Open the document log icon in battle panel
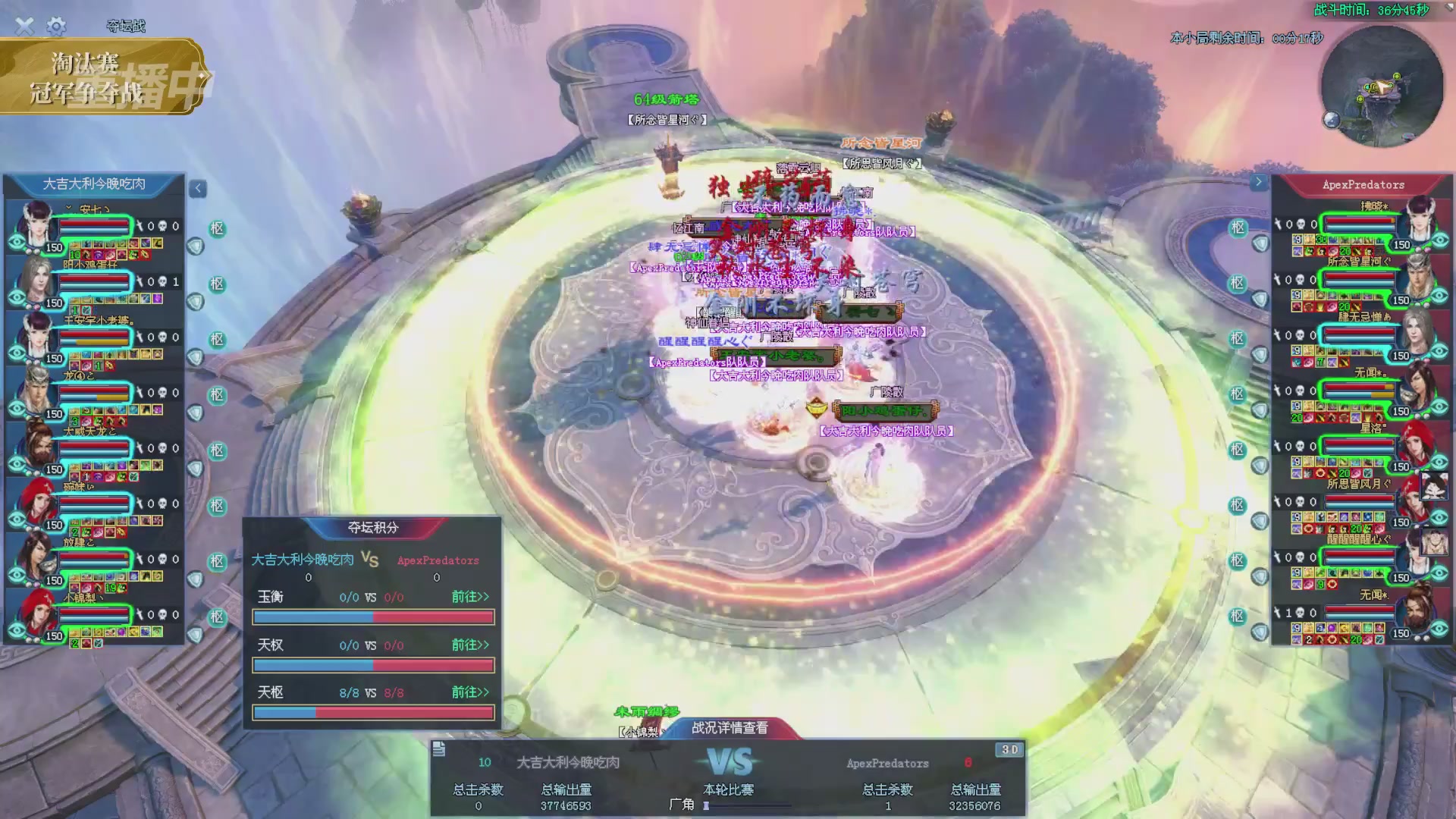Viewport: 1456px width, 819px height. pos(439,750)
